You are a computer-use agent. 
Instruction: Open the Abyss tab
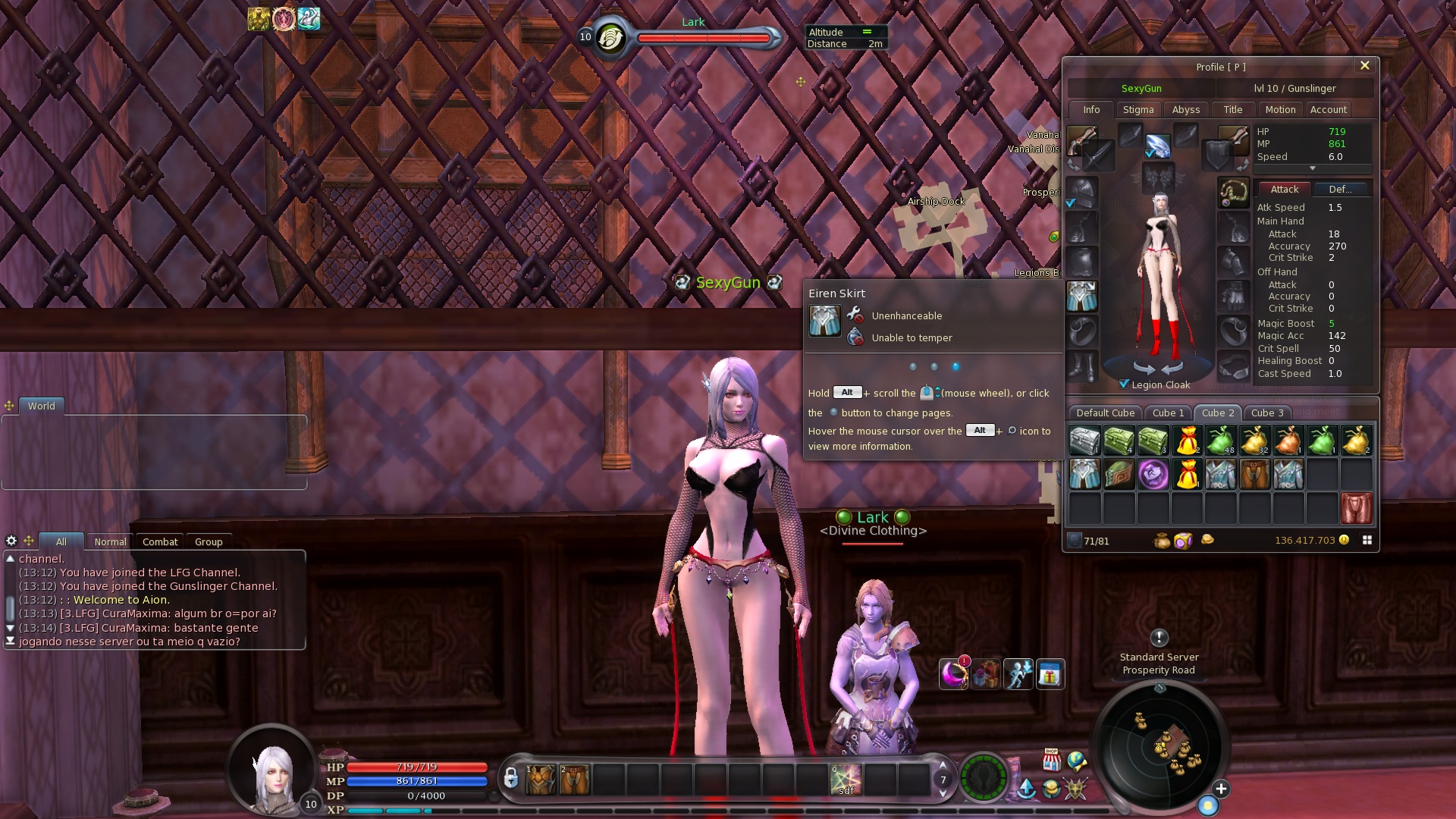(1185, 110)
